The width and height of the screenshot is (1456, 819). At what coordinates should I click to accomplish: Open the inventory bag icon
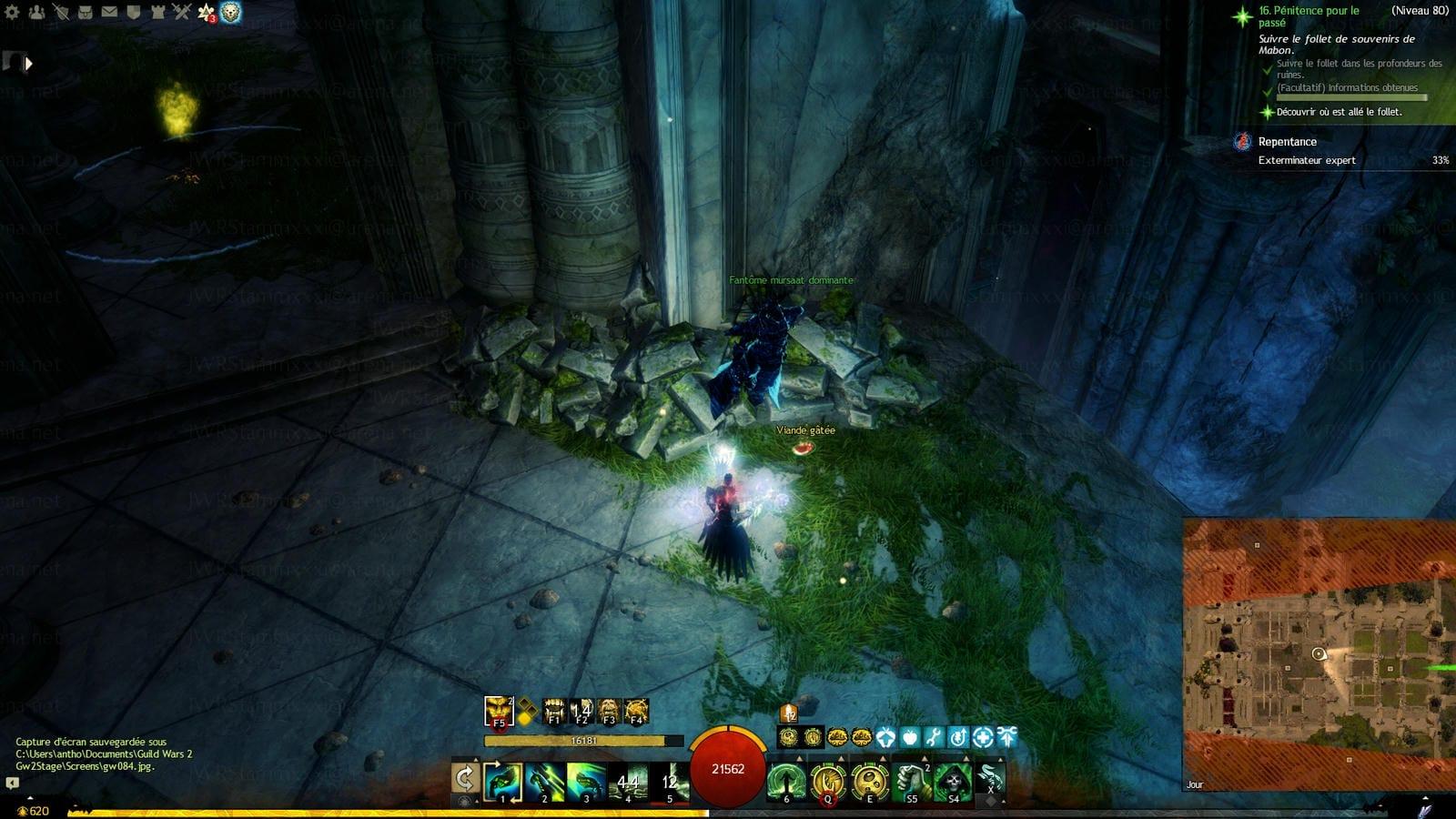pyautogui.click(x=85, y=13)
